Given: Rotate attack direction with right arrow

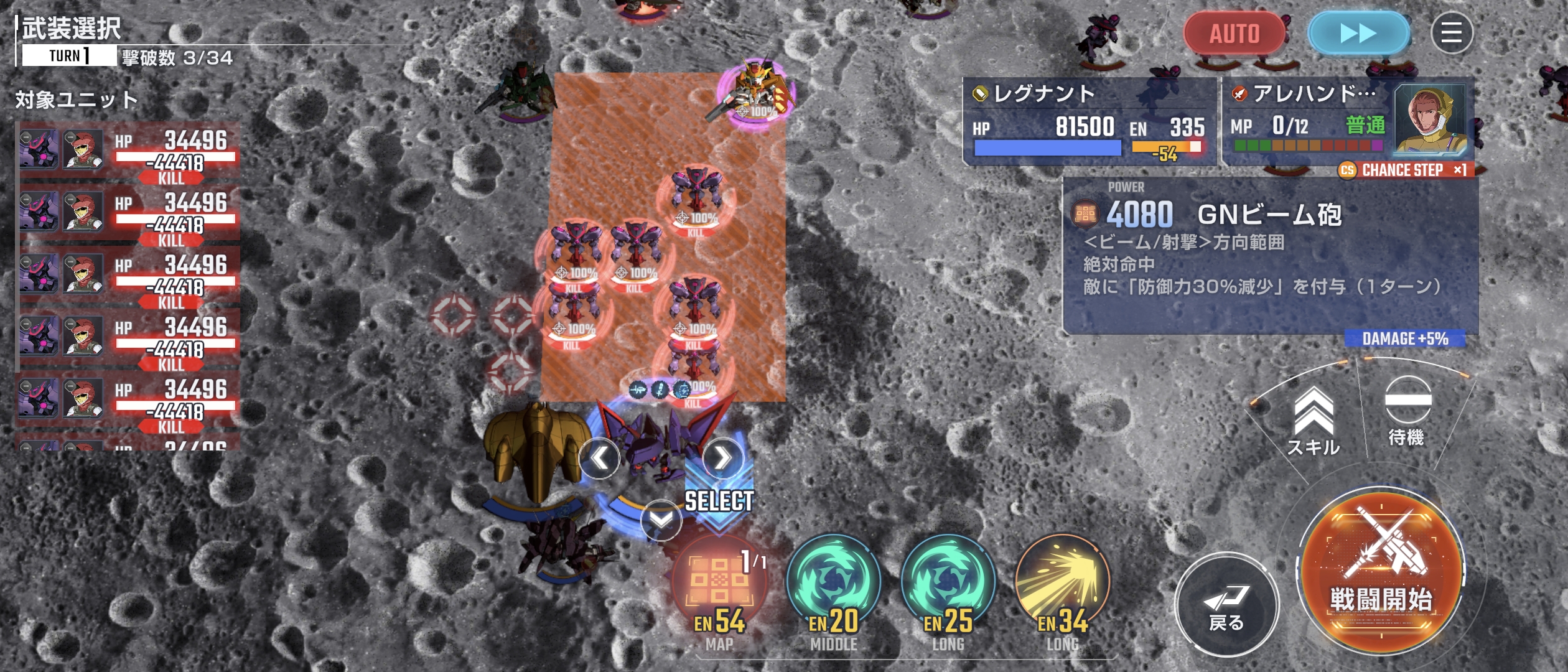Looking at the screenshot, I should pos(722,459).
